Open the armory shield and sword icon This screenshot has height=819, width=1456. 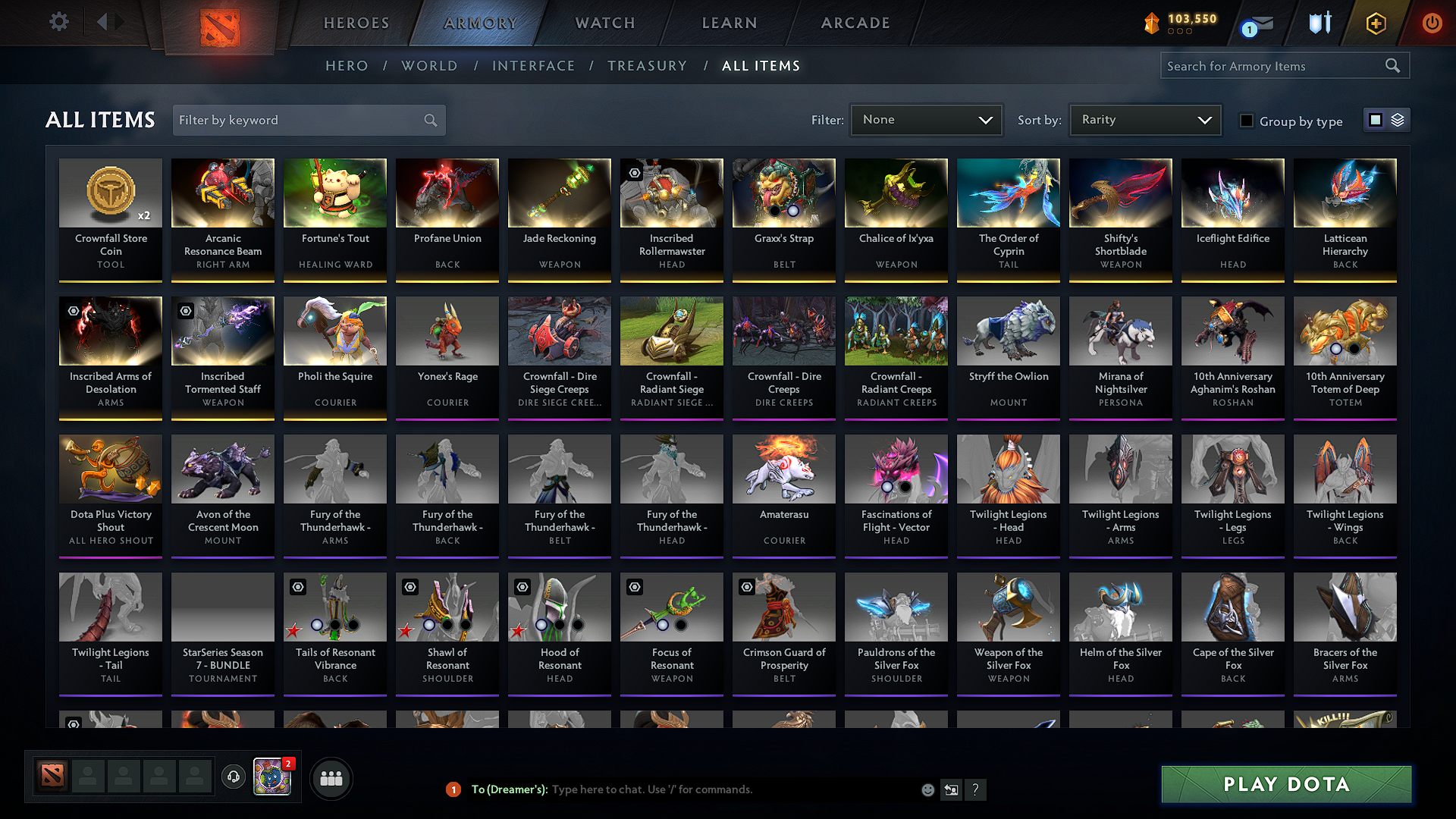[x=1319, y=23]
